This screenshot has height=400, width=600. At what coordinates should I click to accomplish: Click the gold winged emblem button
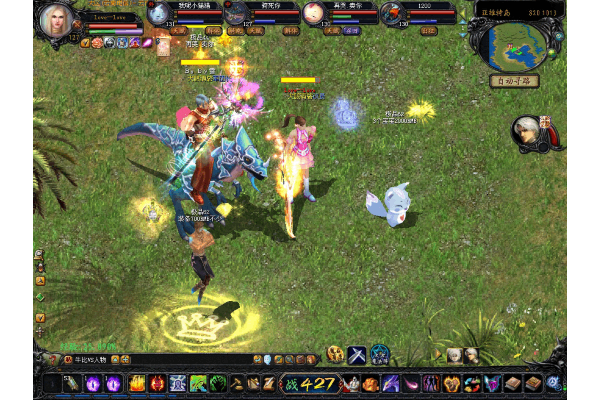click(x=335, y=354)
